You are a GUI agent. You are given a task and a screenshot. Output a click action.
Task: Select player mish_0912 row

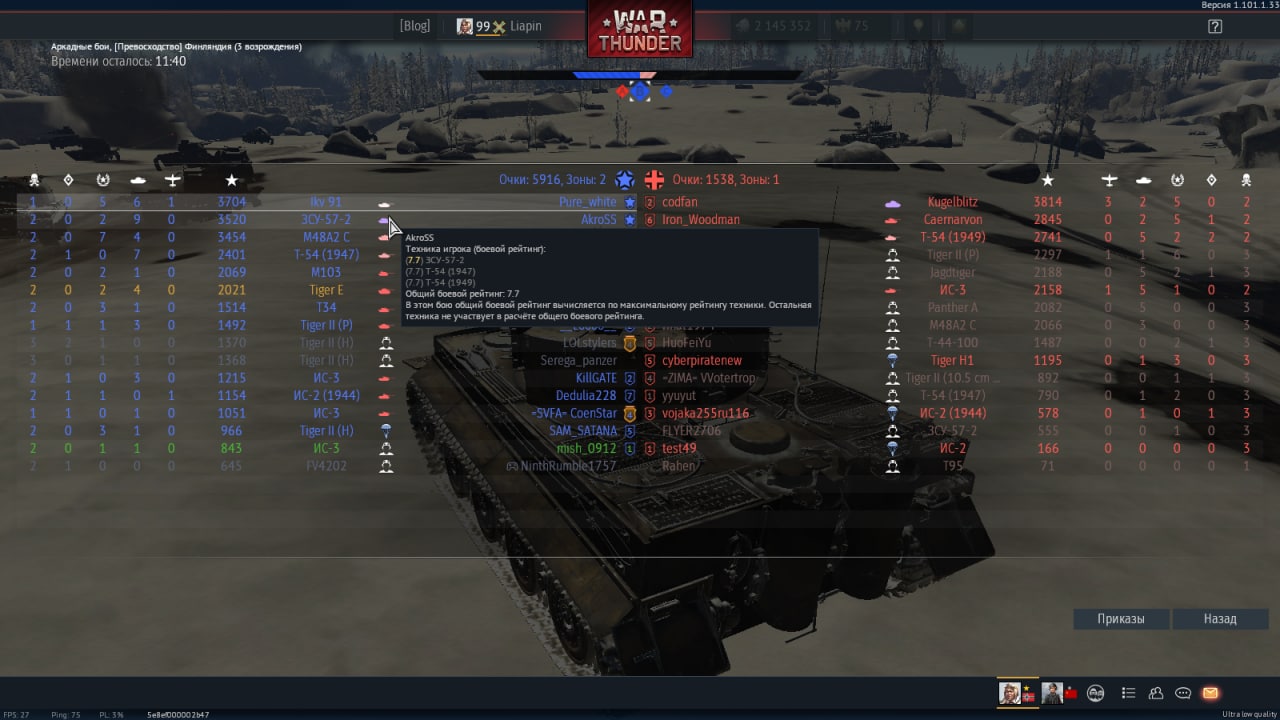click(x=586, y=449)
